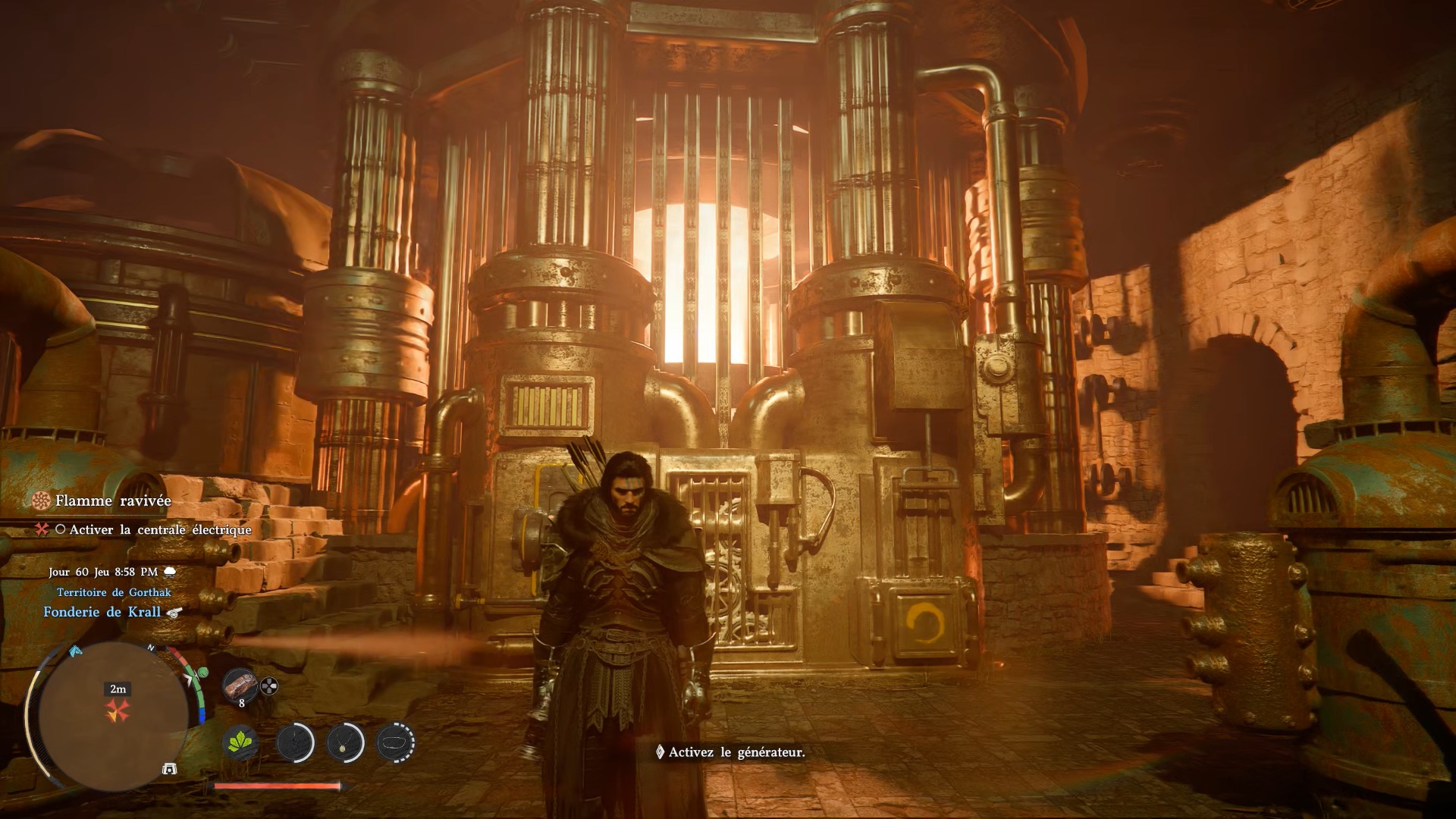Select the Flamme ravivée quest tracker

(112, 500)
